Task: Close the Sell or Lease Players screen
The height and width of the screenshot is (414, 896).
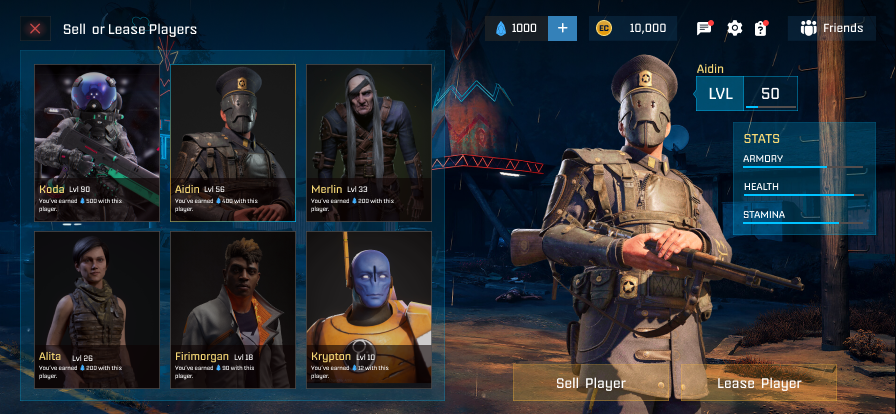Action: [x=35, y=29]
